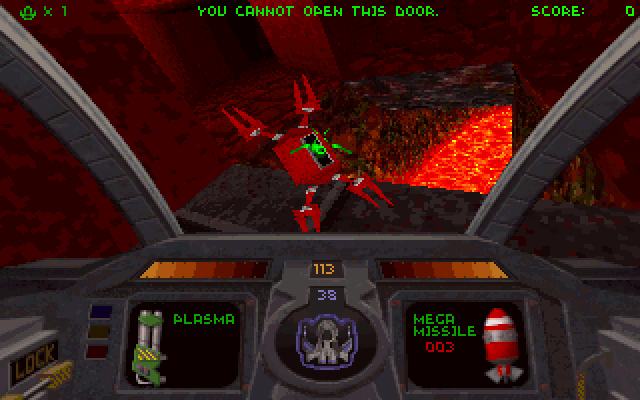Select the Plasma cannon weapon icon
Image resolution: width=640 pixels, height=400 pixels.
click(x=151, y=346)
